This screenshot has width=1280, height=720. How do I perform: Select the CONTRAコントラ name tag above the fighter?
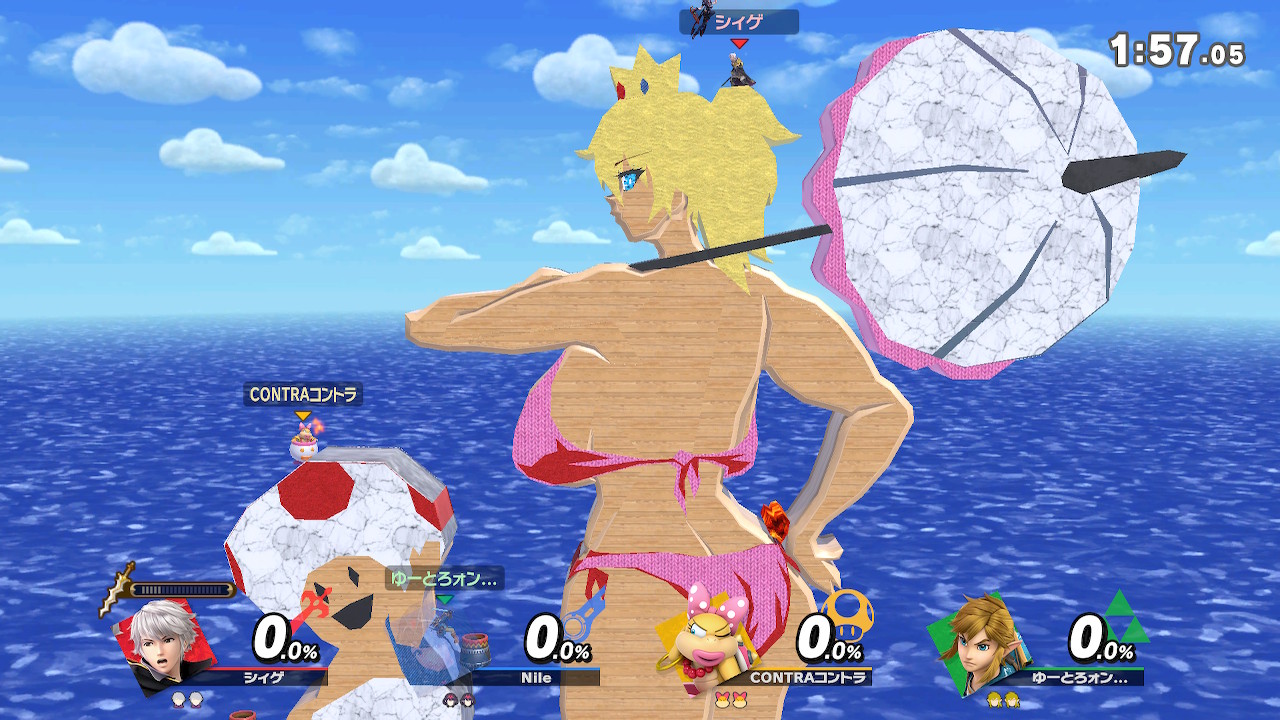click(303, 395)
